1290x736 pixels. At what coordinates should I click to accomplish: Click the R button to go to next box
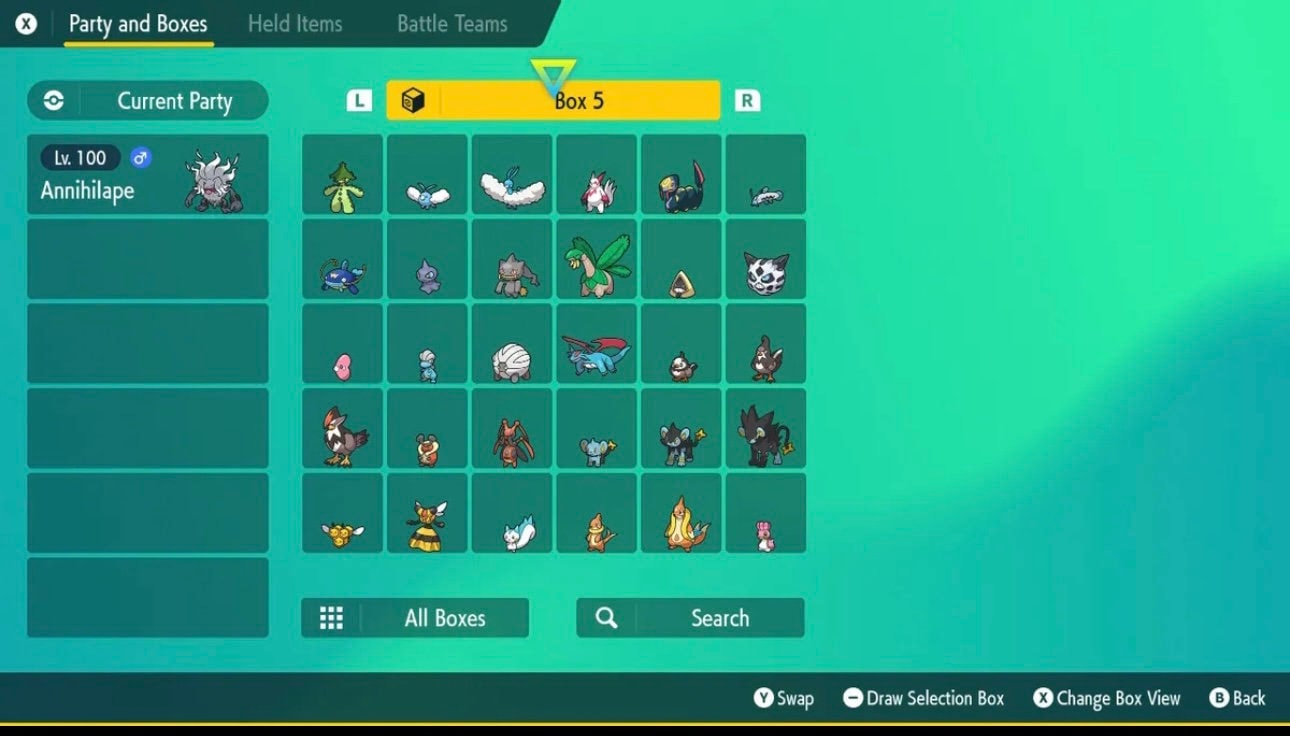[x=746, y=99]
